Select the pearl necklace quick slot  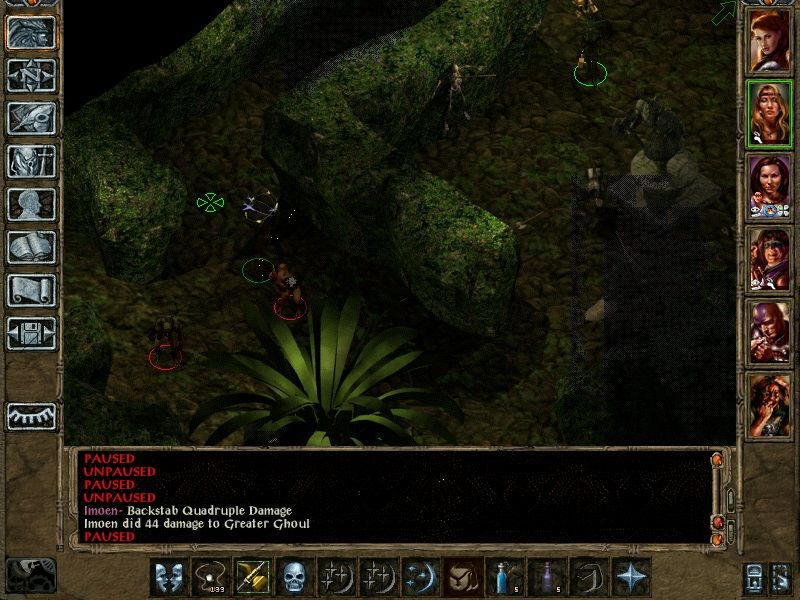click(x=209, y=577)
